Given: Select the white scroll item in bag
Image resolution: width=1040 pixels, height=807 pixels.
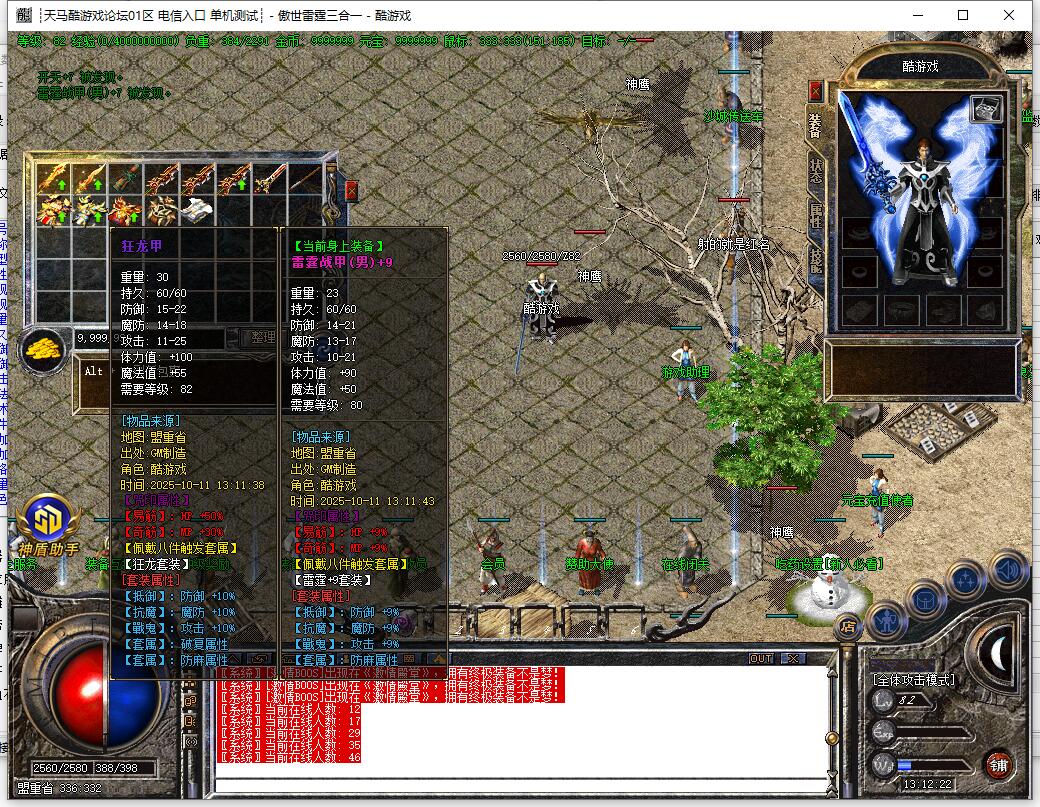Looking at the screenshot, I should click(x=196, y=210).
